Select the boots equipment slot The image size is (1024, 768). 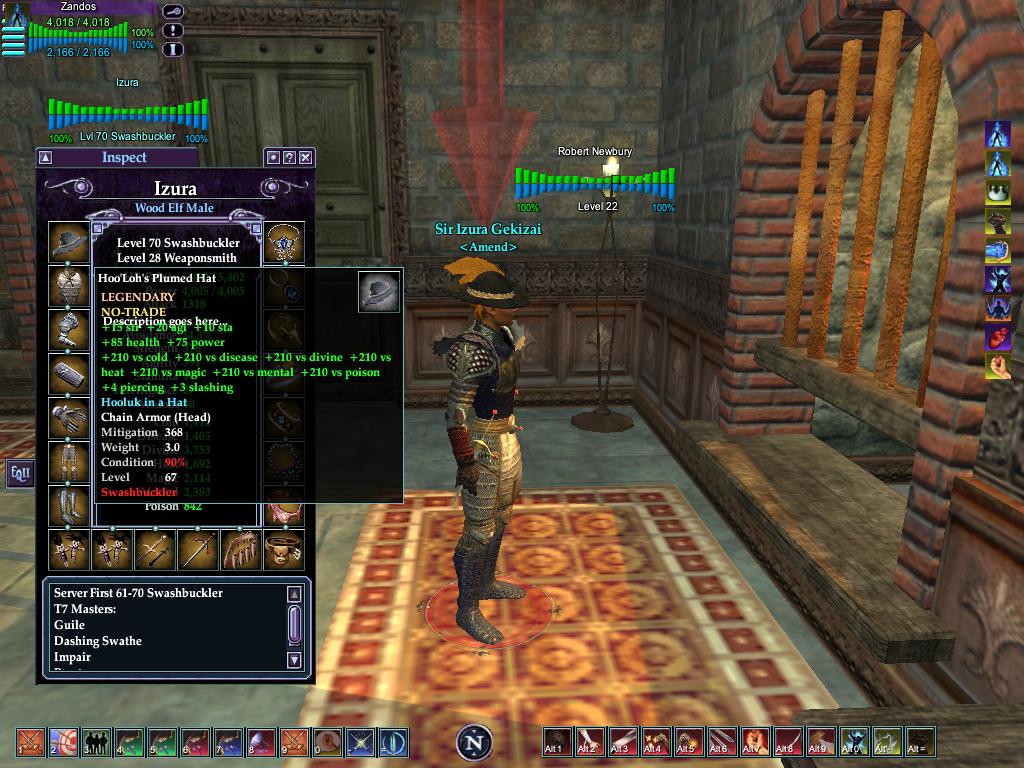(x=68, y=505)
